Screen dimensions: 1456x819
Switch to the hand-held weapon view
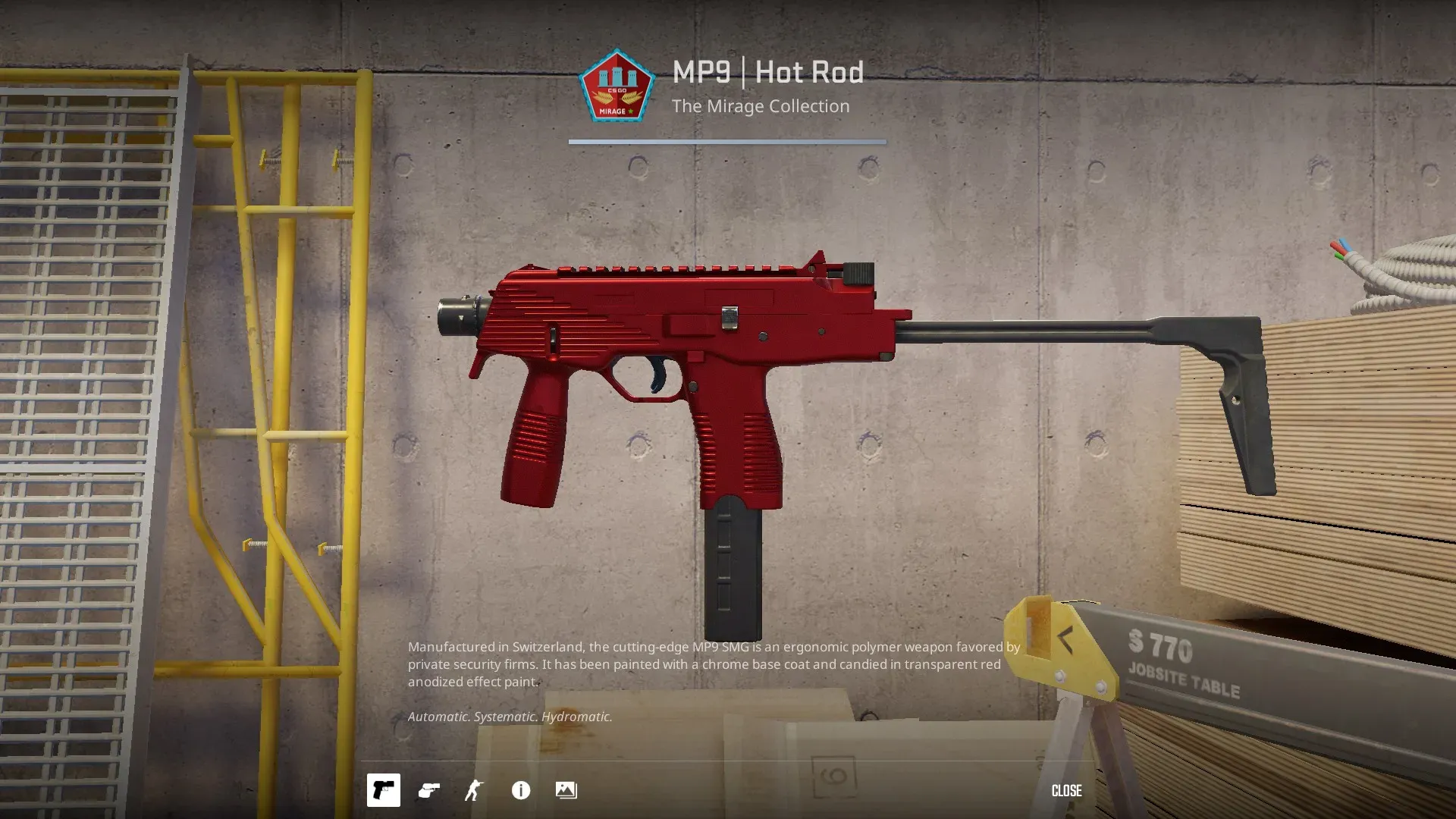(x=429, y=790)
